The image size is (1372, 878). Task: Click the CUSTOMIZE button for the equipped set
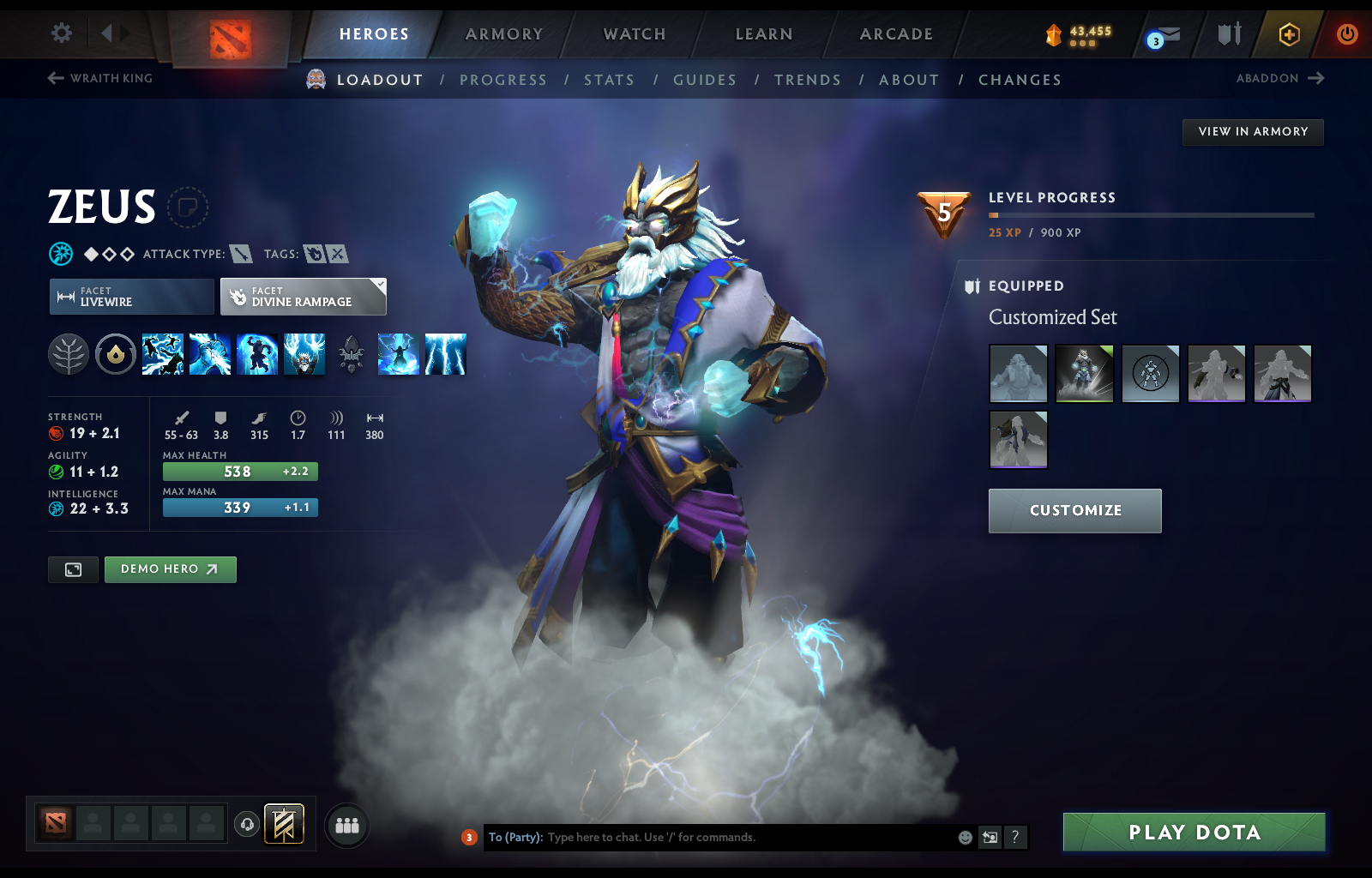tap(1074, 510)
